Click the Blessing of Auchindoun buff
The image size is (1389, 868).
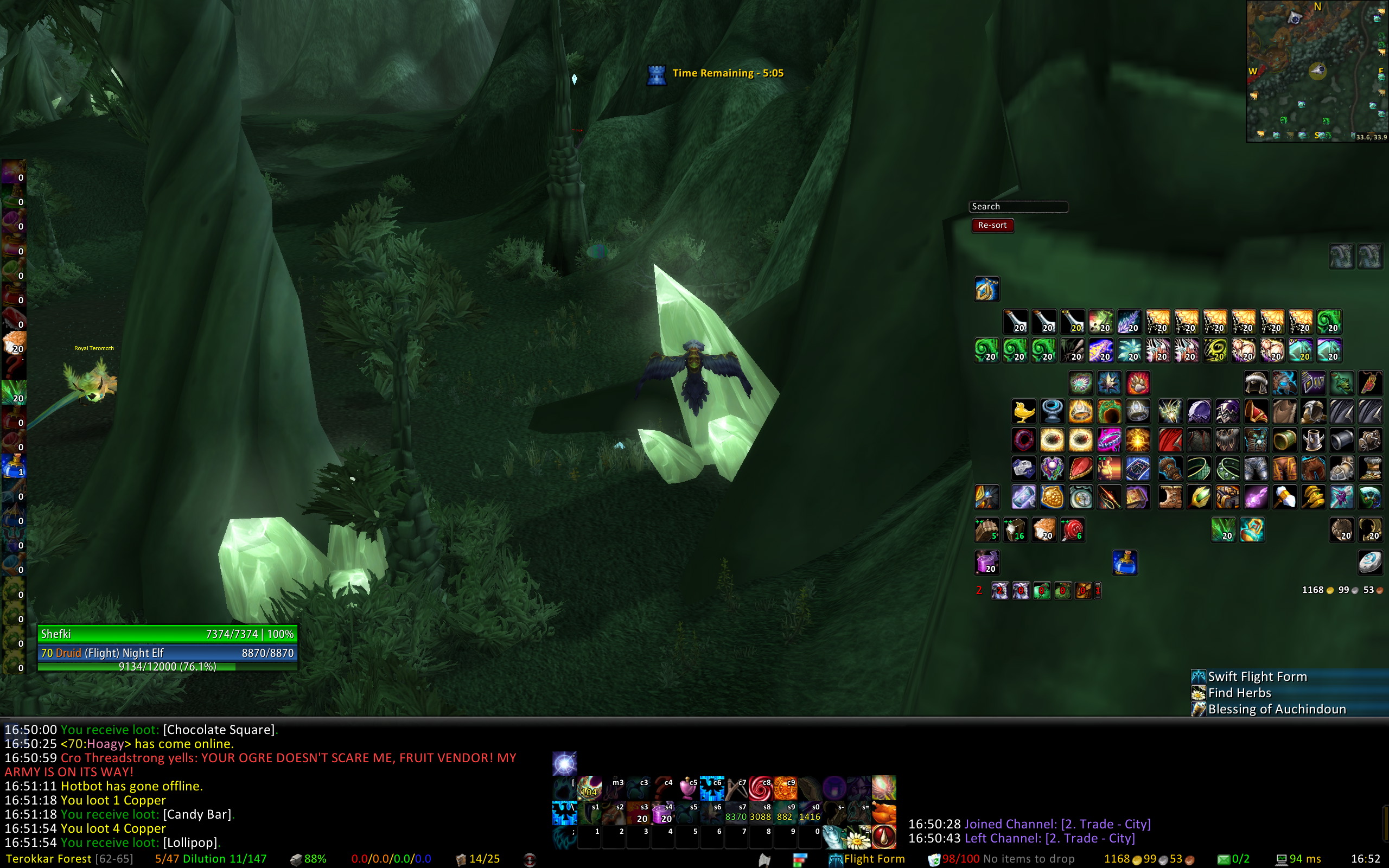pos(1276,709)
